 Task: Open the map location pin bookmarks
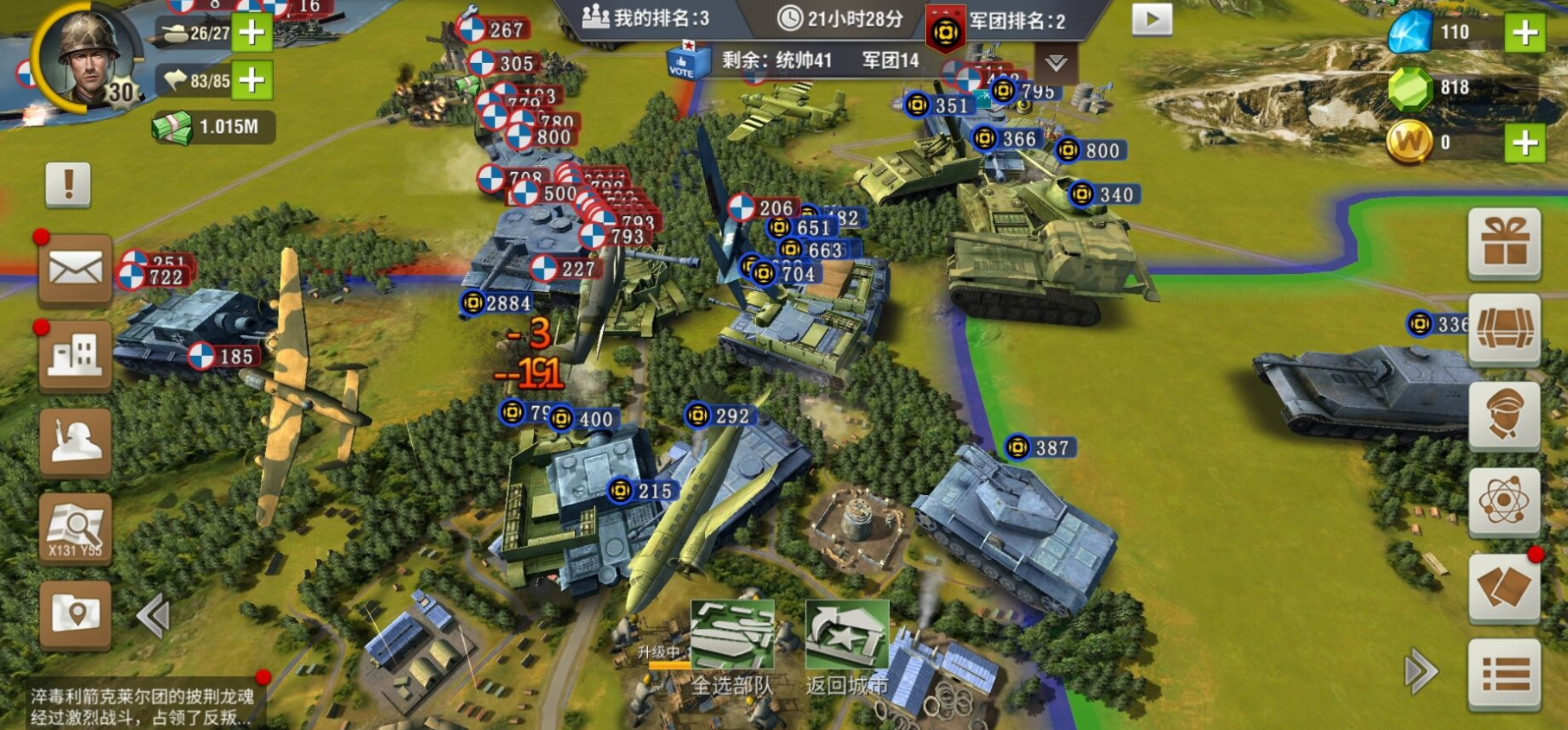[x=75, y=613]
